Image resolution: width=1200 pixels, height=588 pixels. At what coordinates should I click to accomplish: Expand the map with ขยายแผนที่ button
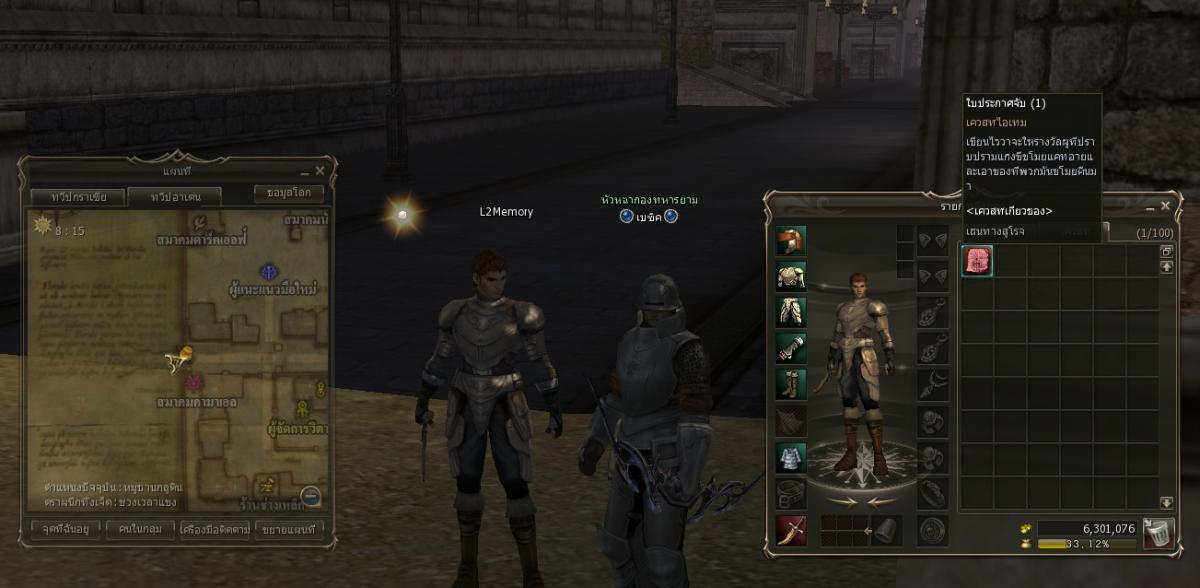(290, 528)
